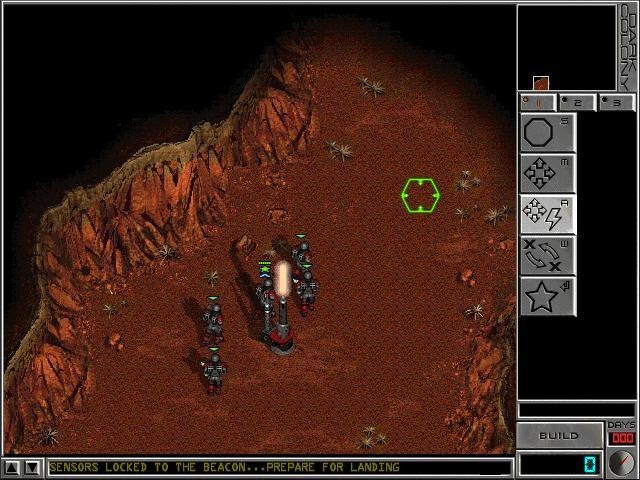Click the Stop command octagon button
The image size is (640, 480).
[547, 133]
